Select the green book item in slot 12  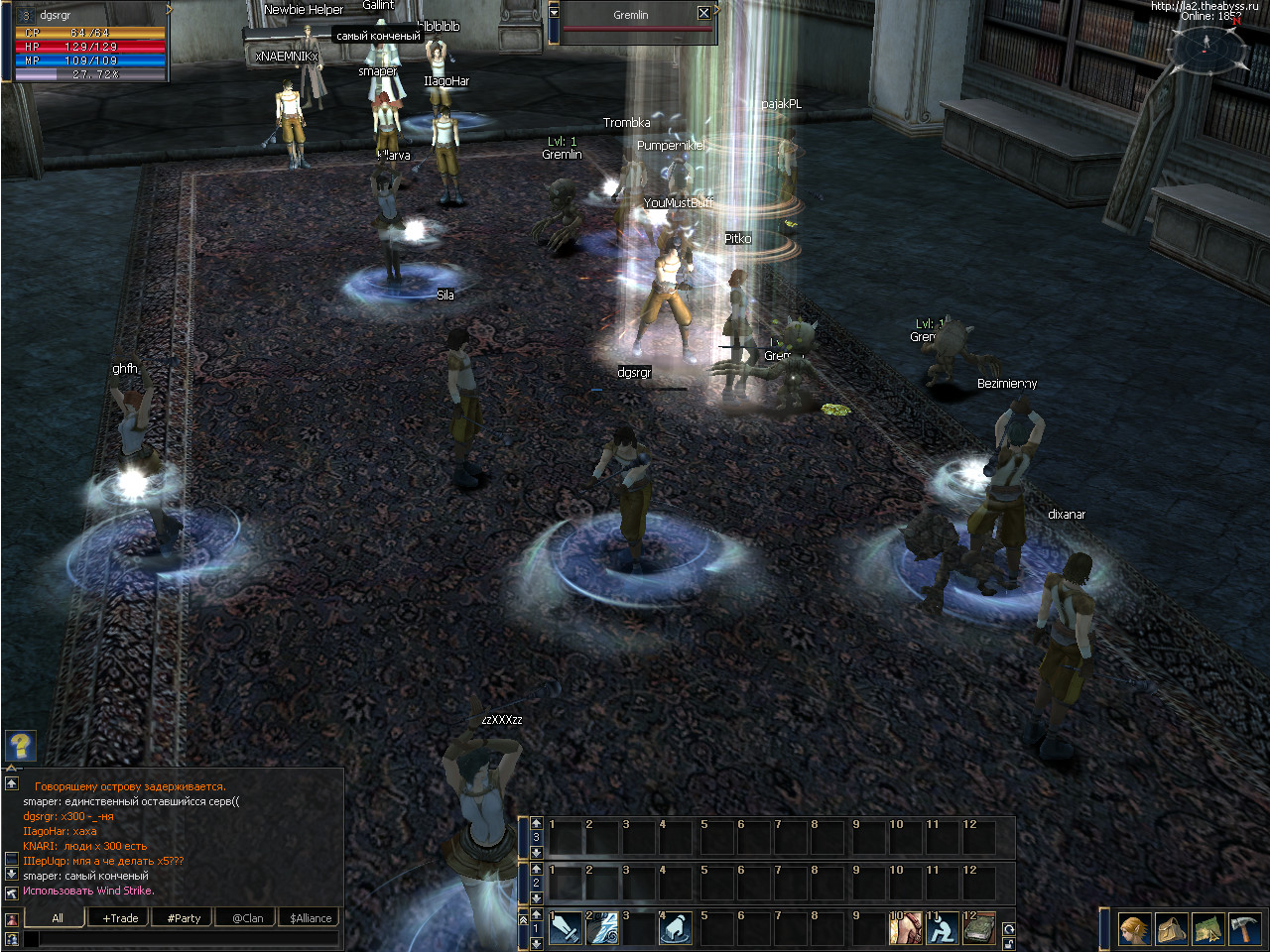tap(979, 929)
